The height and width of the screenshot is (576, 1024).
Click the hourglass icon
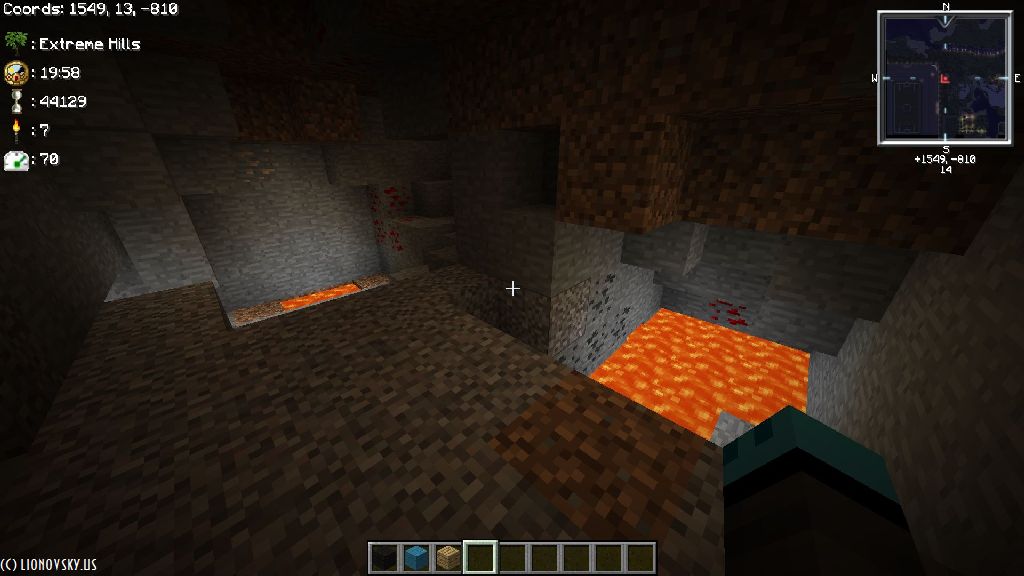pos(15,101)
